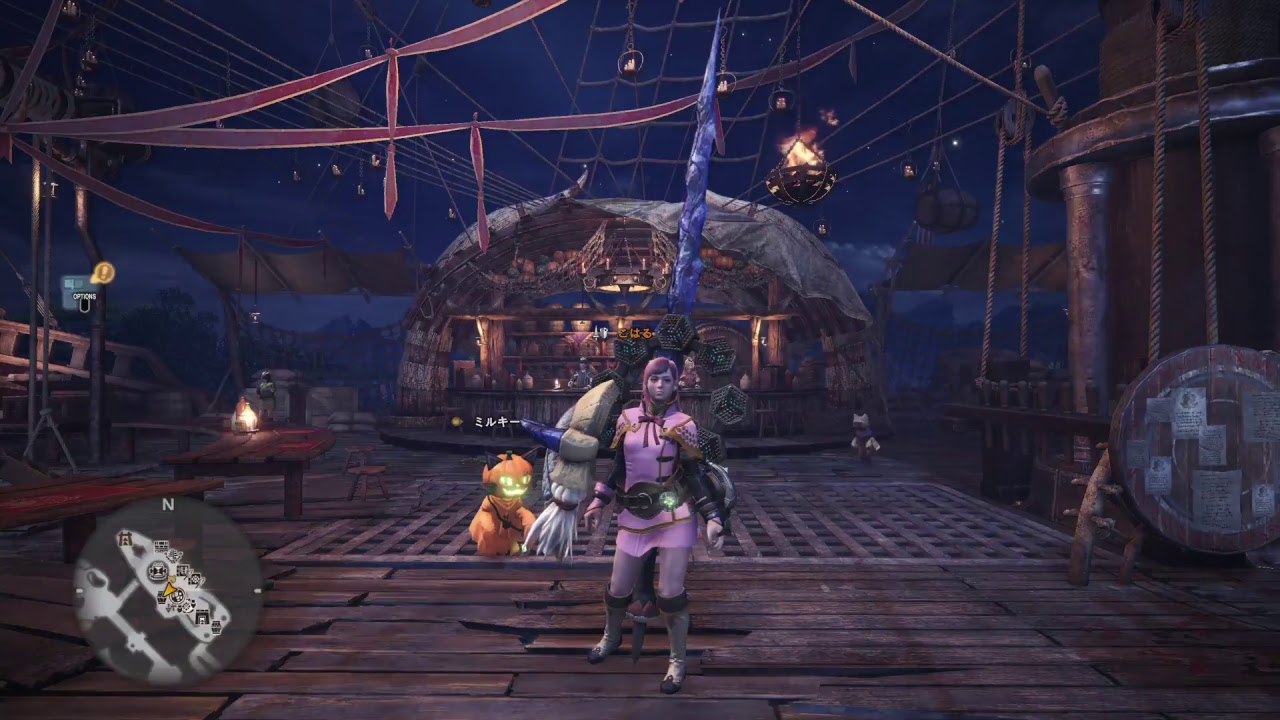Viewport: 1280px width, 720px height.
Task: Click the house-shaped facility icon on the minimap
Action: tap(202, 617)
